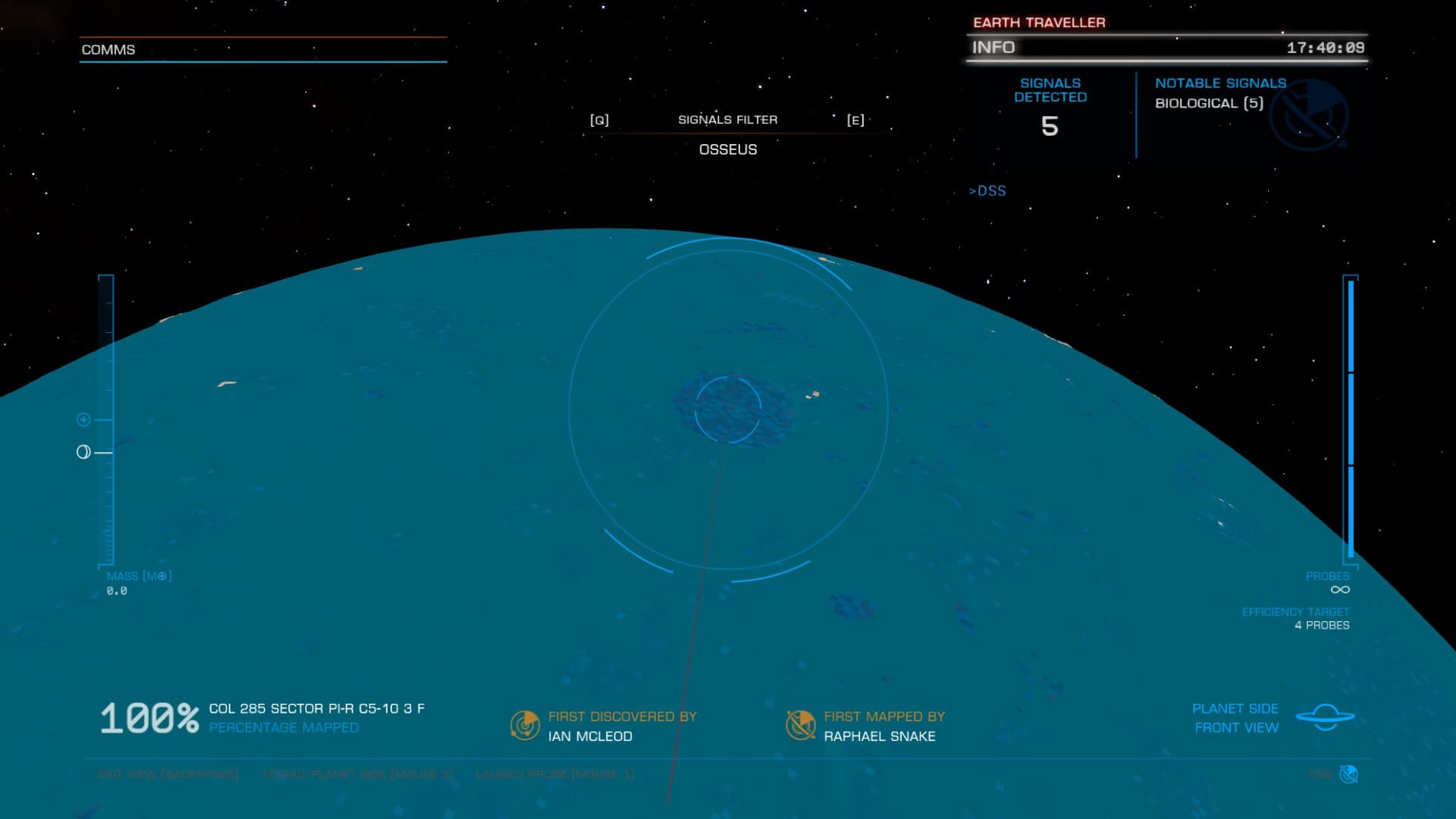Click the First Mapped By icon

[x=800, y=726]
